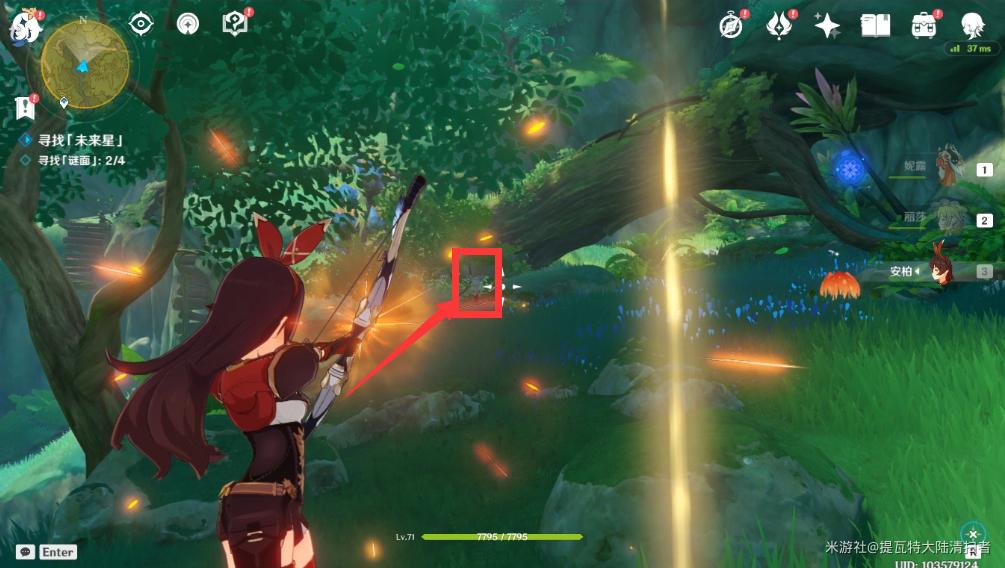The image size is (1005, 568).
Task: Open the battle pass winged icon
Action: [779, 25]
